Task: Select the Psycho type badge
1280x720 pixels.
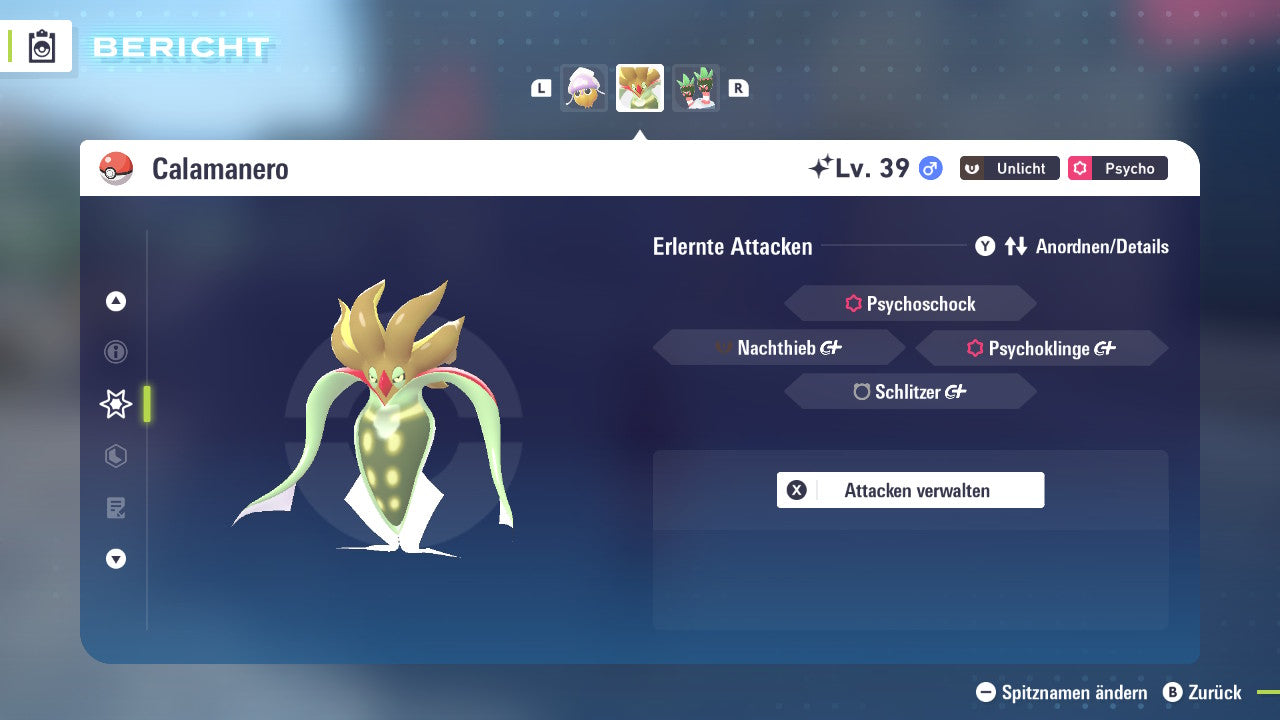Action: [1117, 168]
